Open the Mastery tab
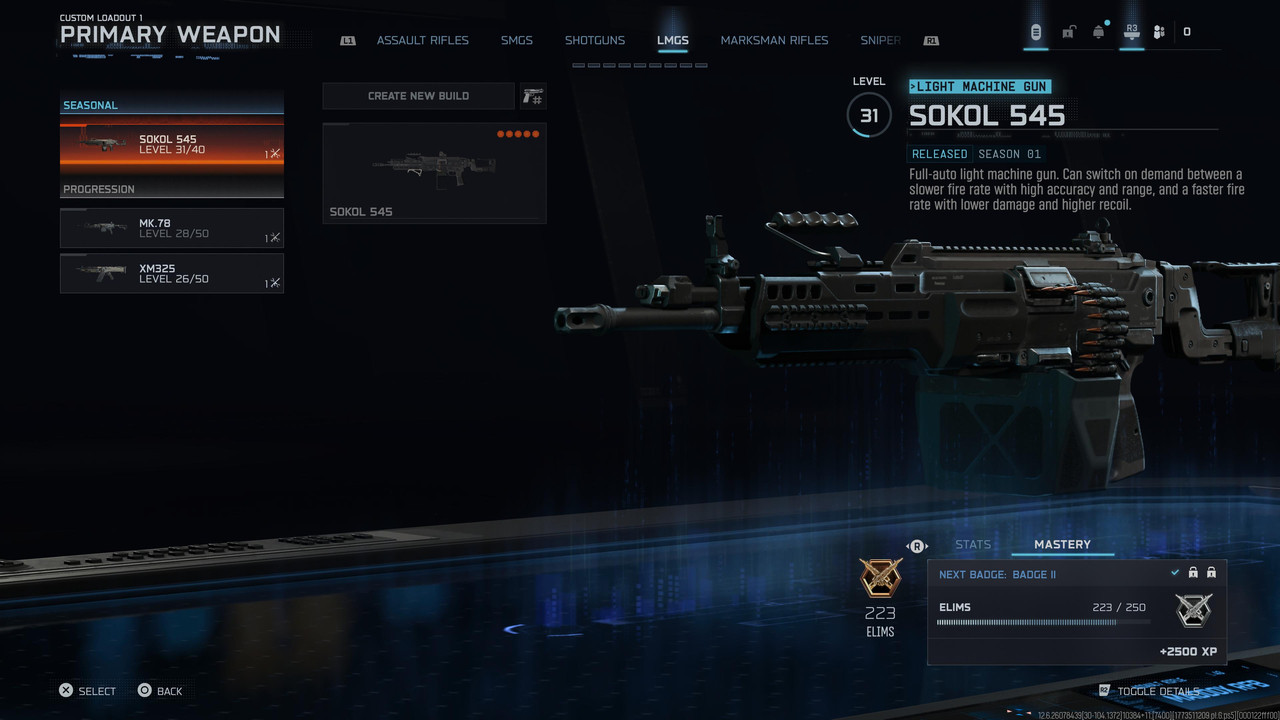Screen dimensions: 1280x720 [1062, 545]
